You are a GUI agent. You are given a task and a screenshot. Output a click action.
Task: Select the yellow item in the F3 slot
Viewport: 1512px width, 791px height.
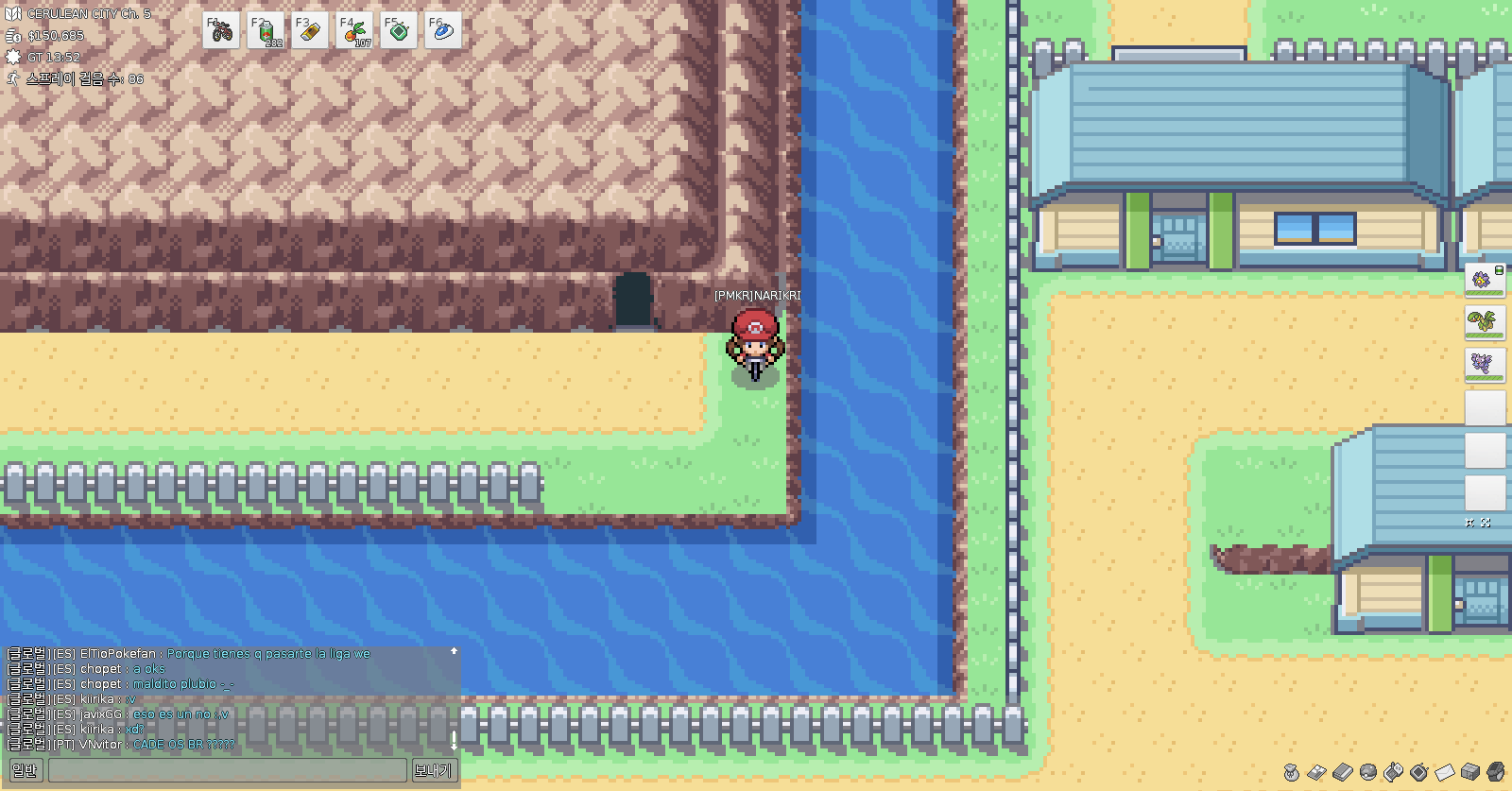pyautogui.click(x=310, y=31)
